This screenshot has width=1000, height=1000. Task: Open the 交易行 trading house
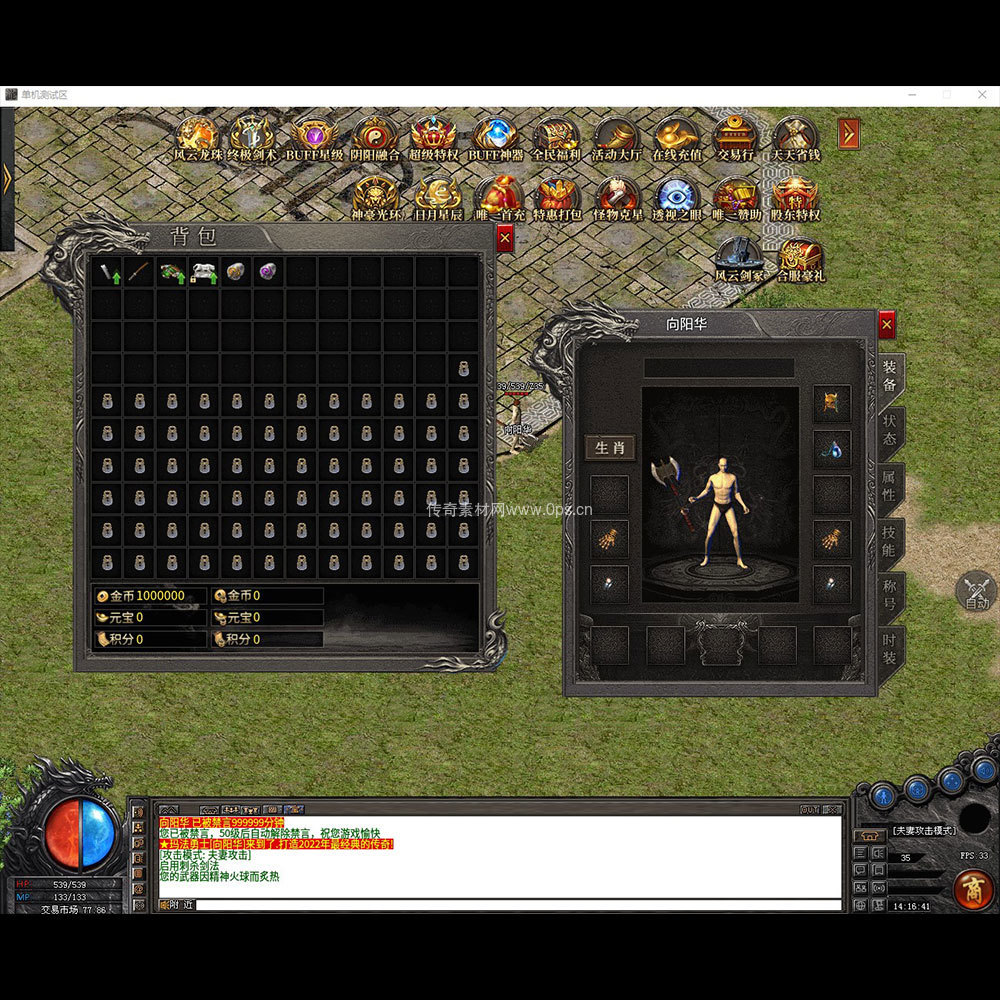(735, 138)
